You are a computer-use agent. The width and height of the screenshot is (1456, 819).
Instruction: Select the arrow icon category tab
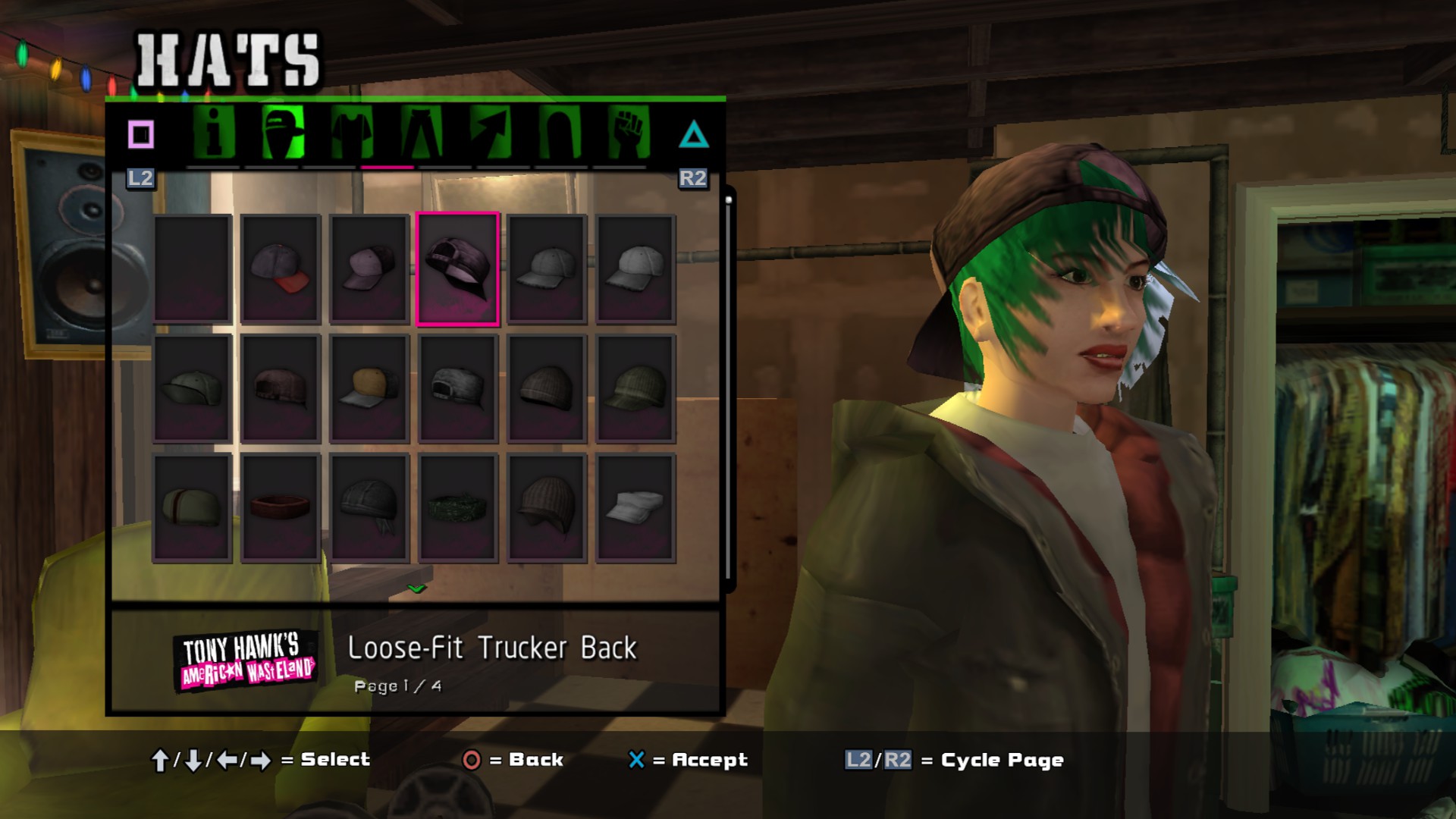pos(490,134)
